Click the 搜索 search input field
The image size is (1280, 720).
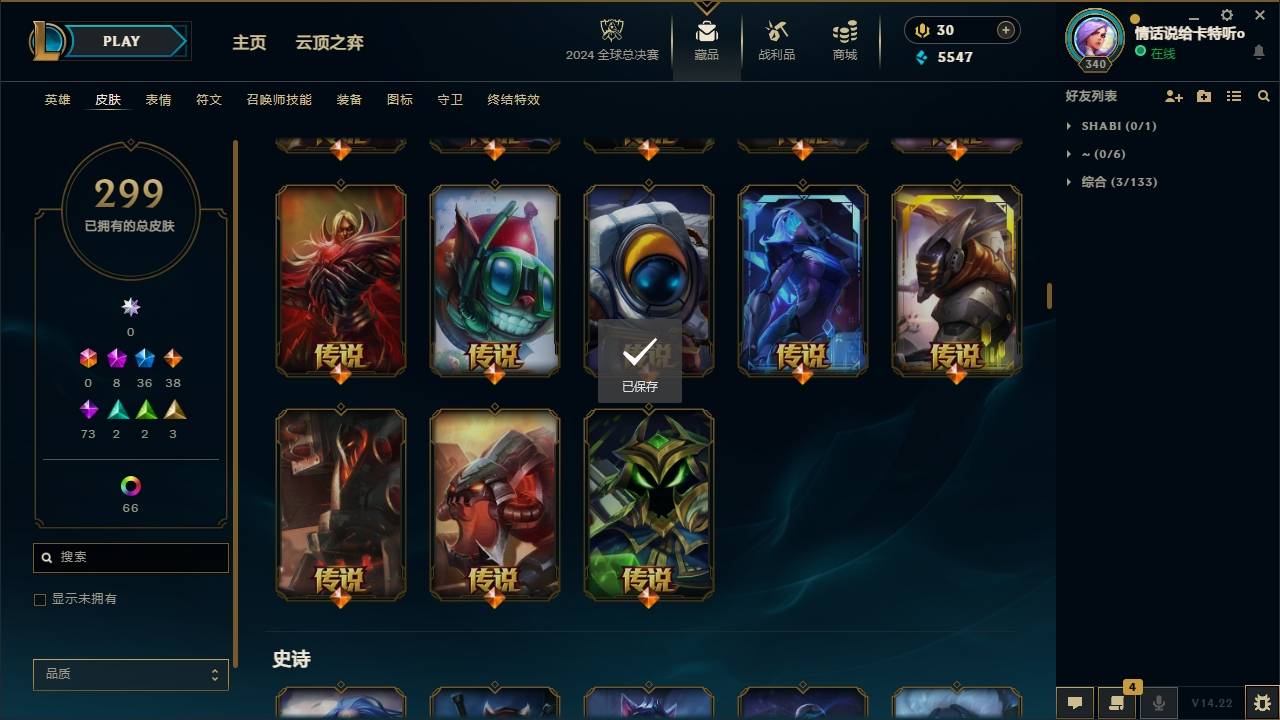[130, 557]
